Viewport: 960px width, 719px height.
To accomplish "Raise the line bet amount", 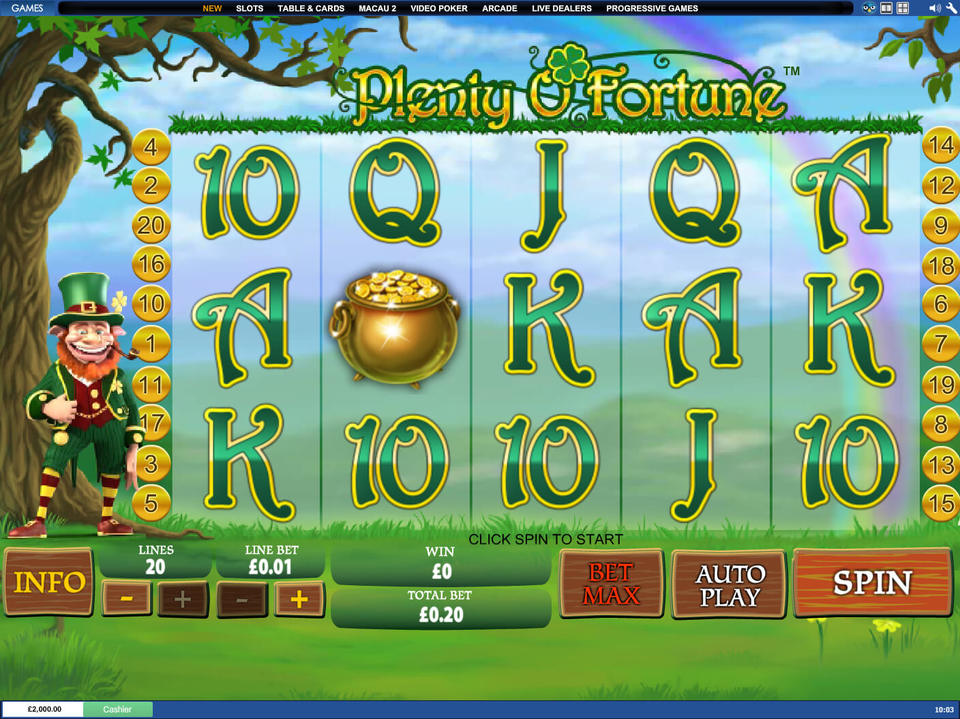I will pos(299,599).
